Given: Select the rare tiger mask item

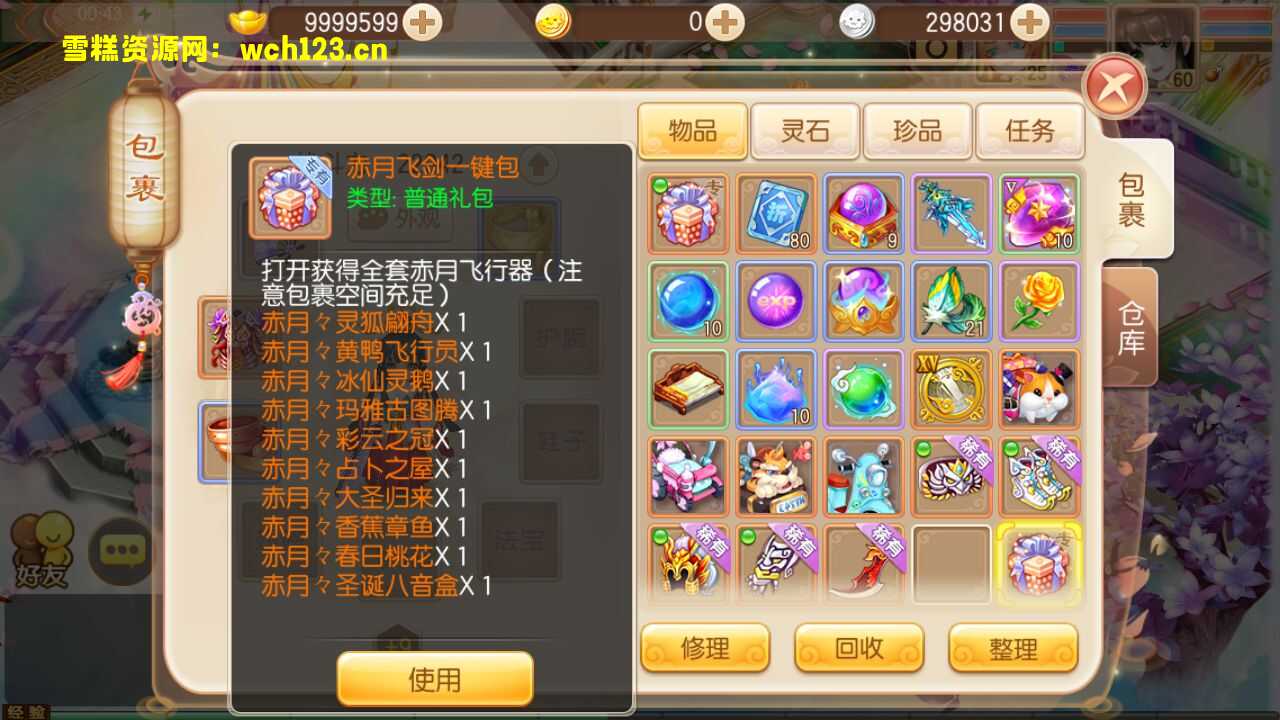Looking at the screenshot, I should (x=951, y=478).
